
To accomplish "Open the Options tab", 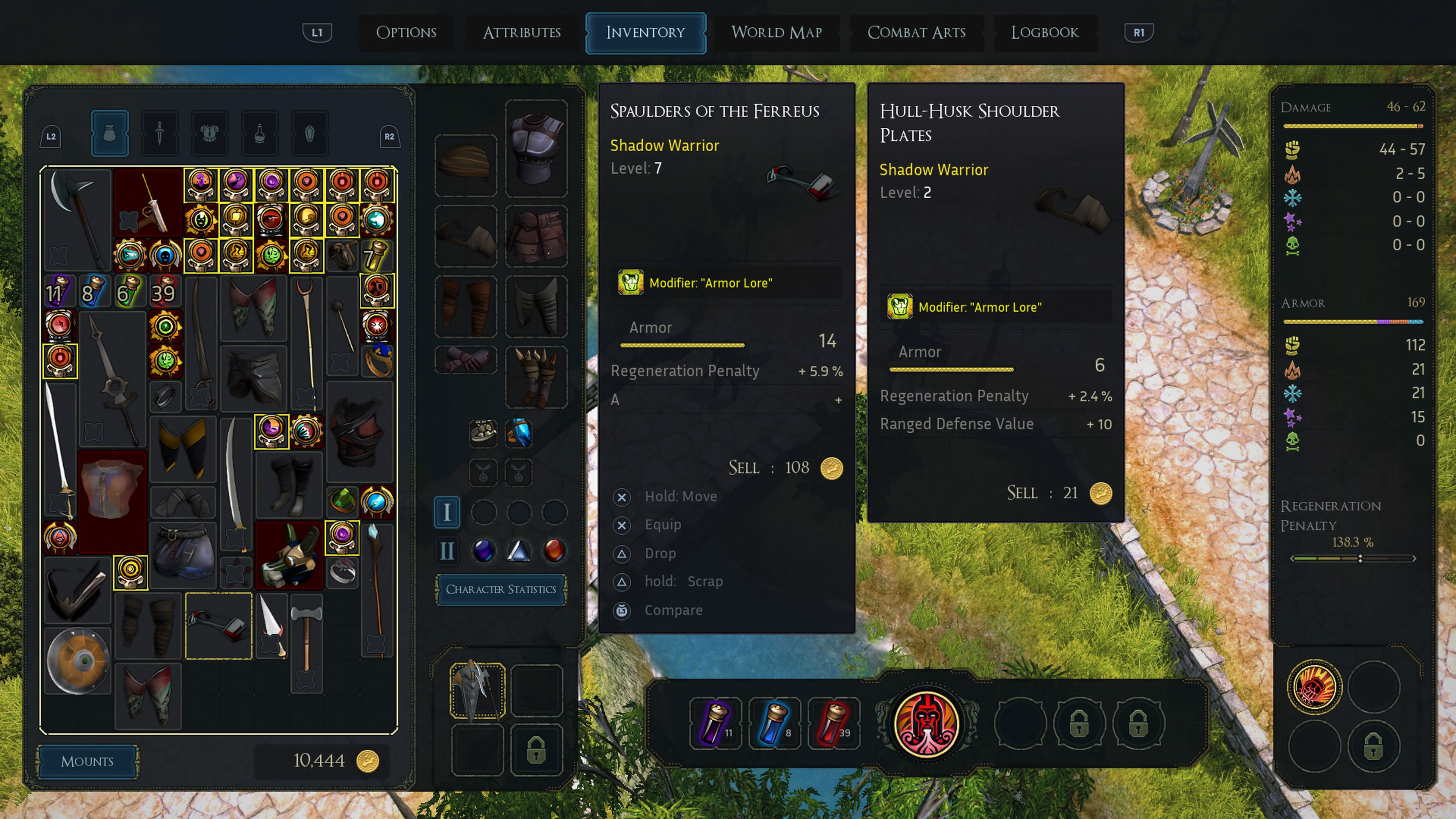I will [406, 32].
